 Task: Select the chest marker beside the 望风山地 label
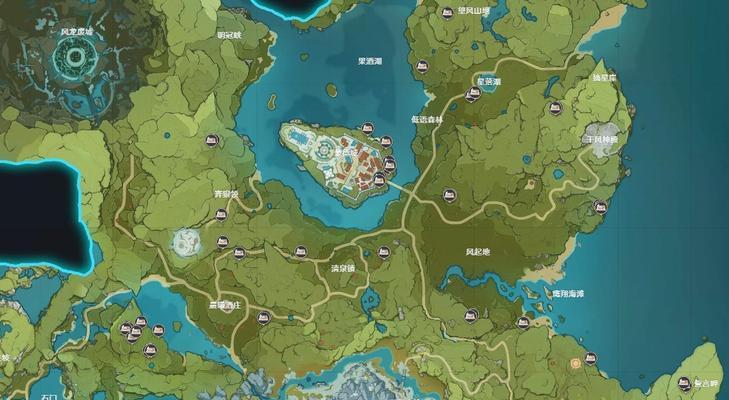[448, 12]
